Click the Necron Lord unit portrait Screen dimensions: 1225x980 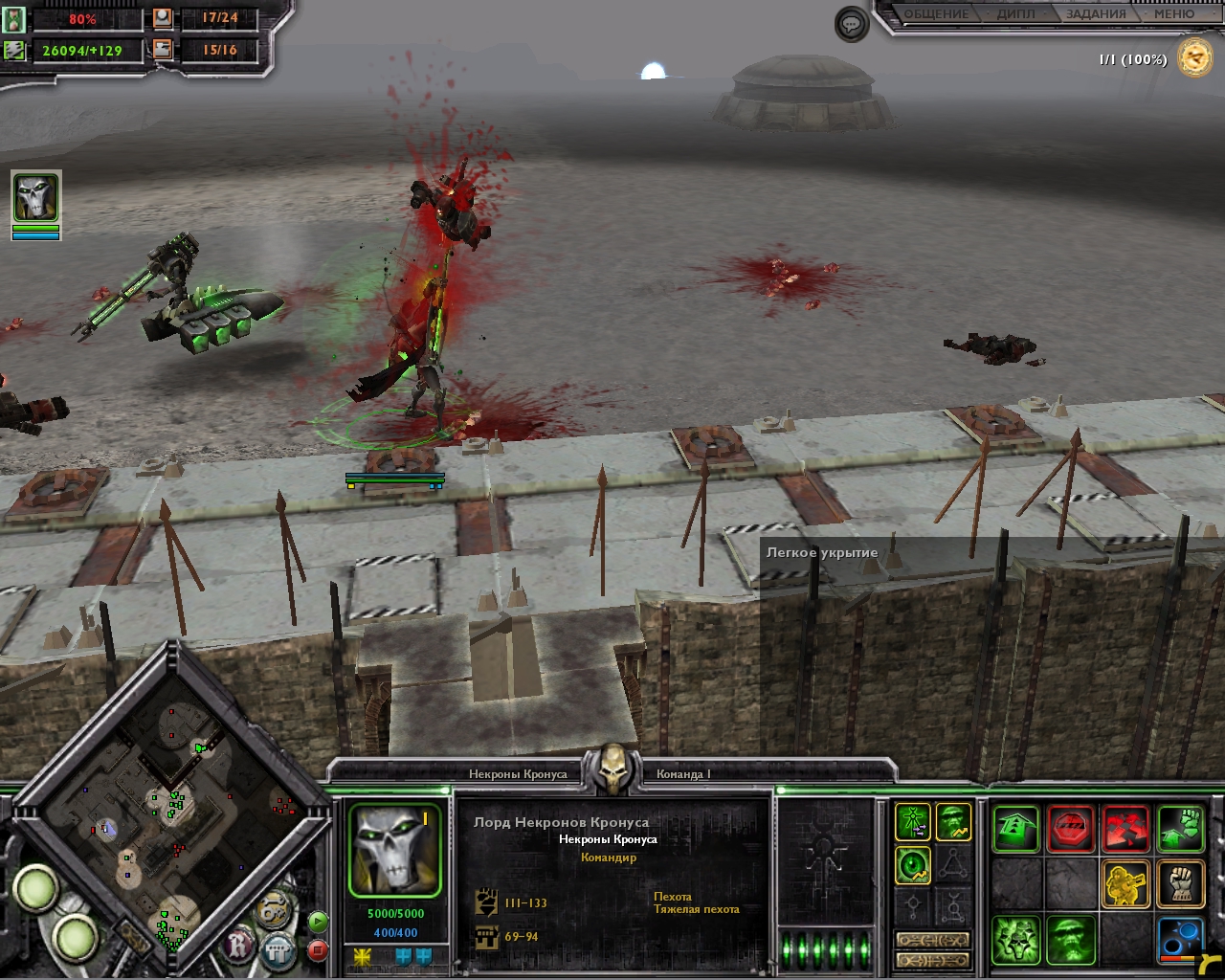point(394,850)
